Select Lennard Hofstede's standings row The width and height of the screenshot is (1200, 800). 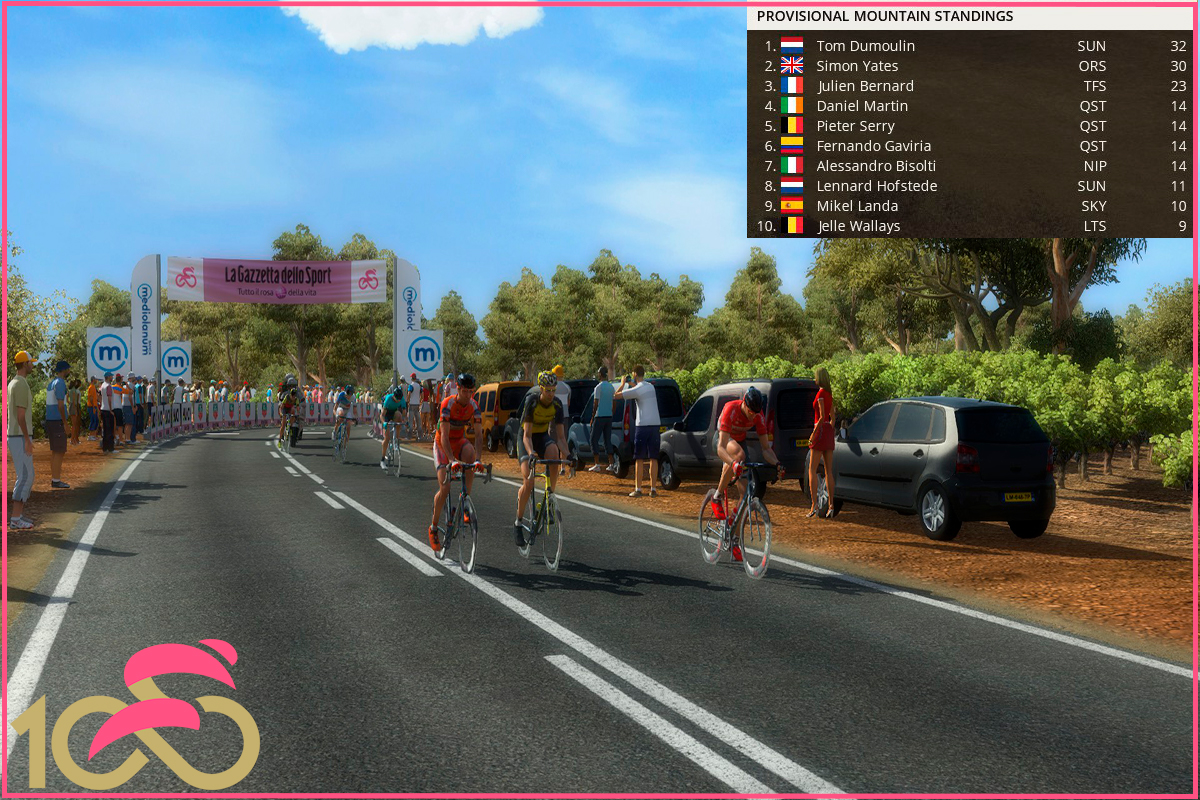(876, 186)
